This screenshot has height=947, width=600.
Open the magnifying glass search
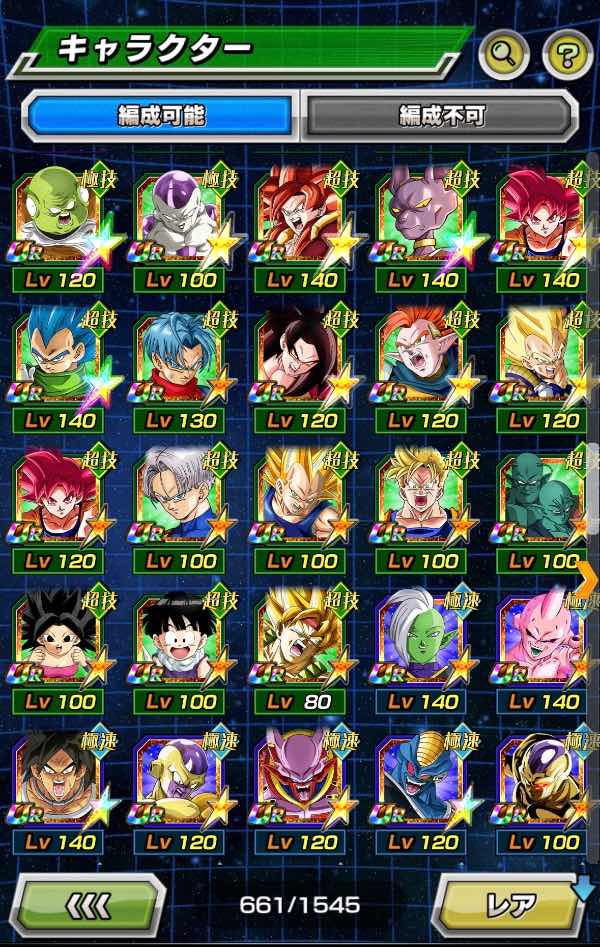point(503,55)
